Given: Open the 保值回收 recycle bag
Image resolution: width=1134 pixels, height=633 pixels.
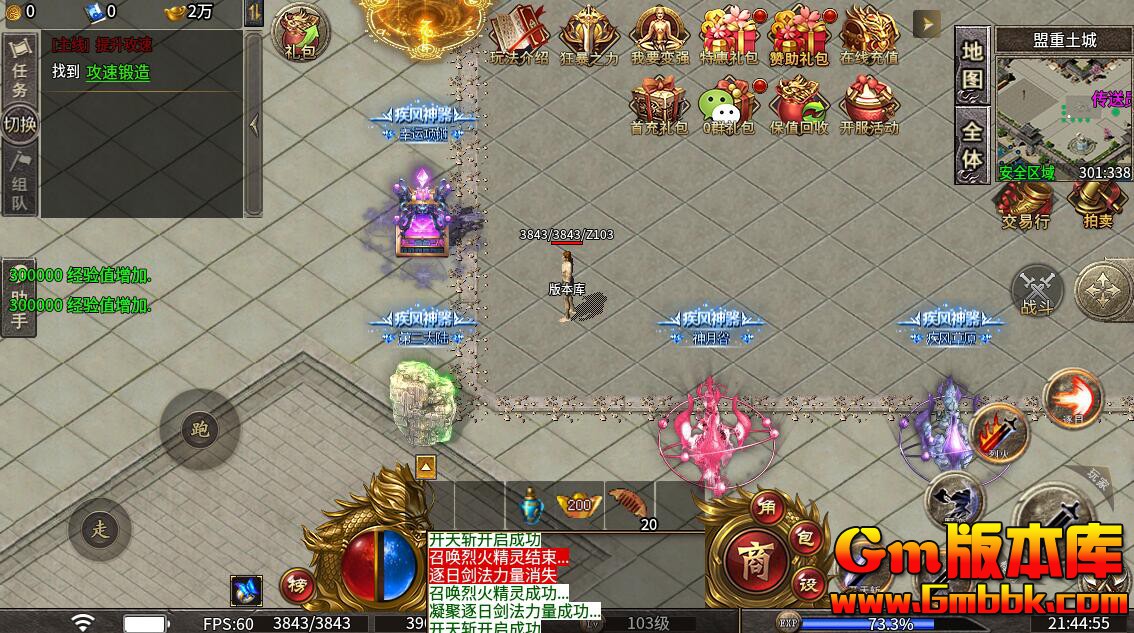Looking at the screenshot, I should point(798,104).
